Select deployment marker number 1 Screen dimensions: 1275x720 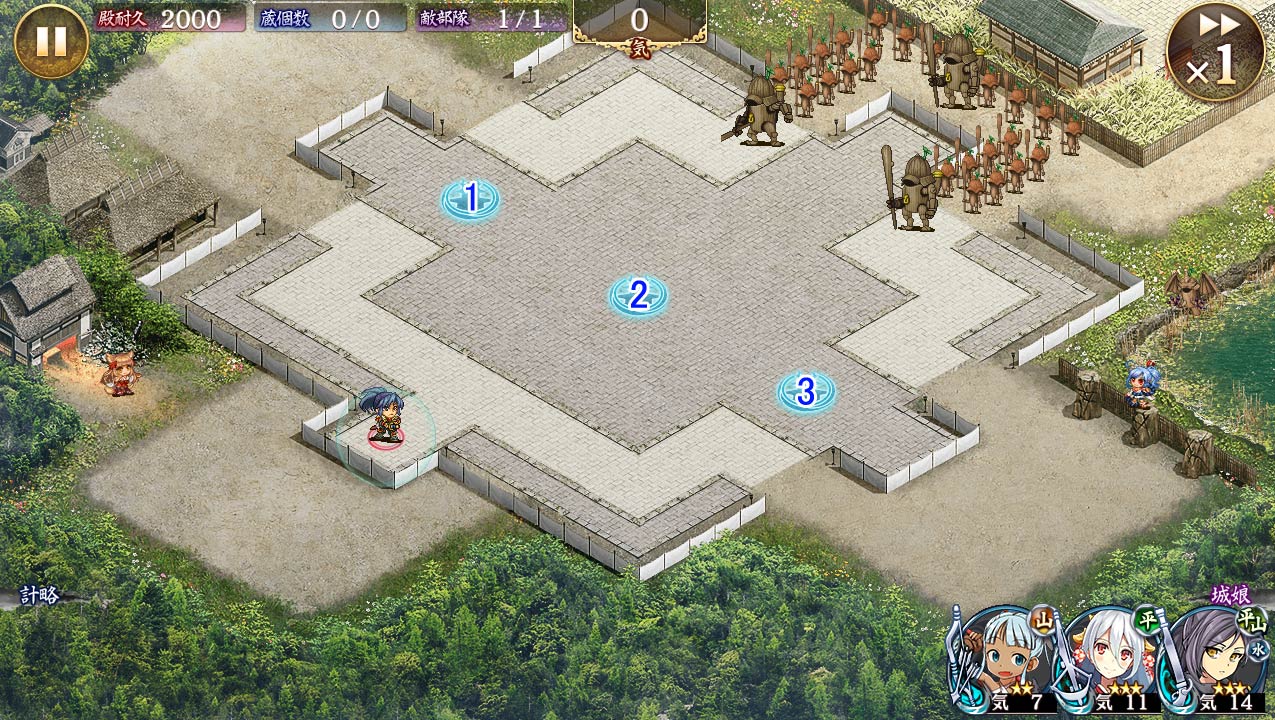tap(470, 199)
